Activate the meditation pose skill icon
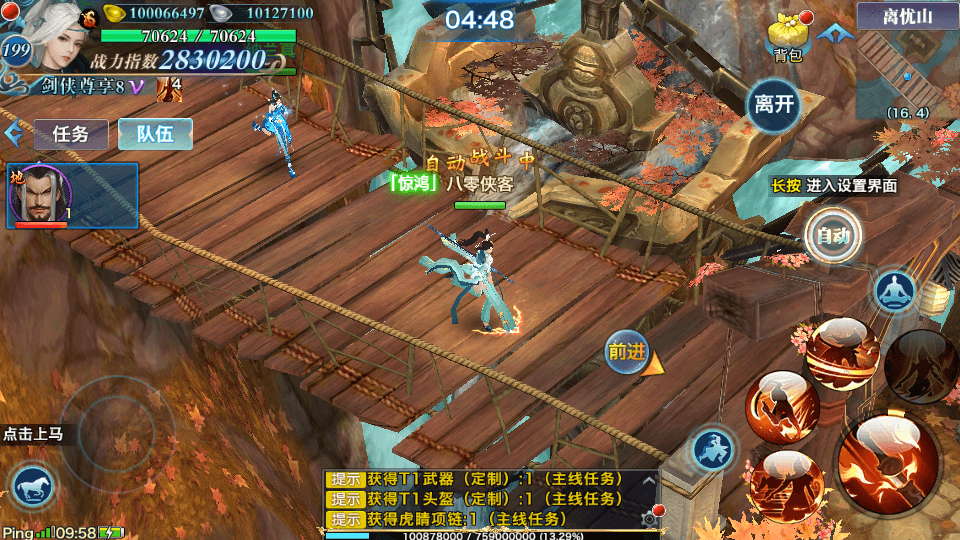This screenshot has width=960, height=540. (x=894, y=291)
